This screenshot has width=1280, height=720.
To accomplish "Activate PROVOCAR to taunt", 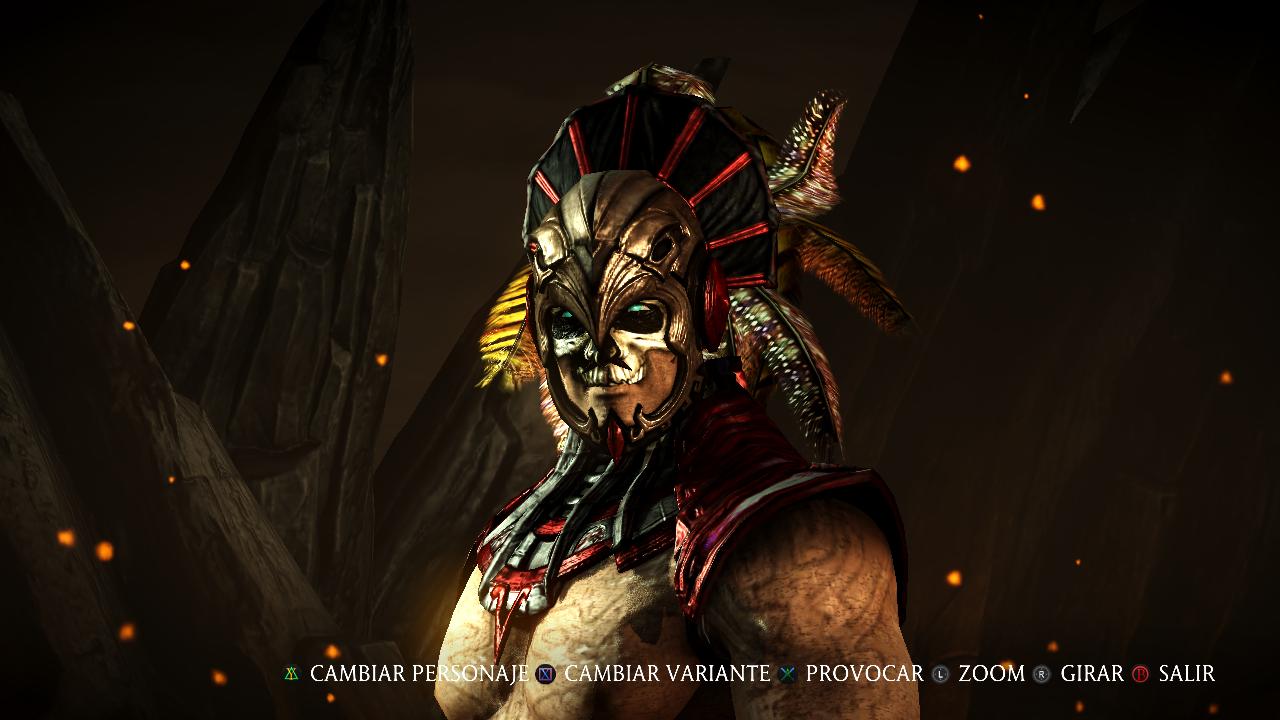I will pyautogui.click(x=864, y=674).
